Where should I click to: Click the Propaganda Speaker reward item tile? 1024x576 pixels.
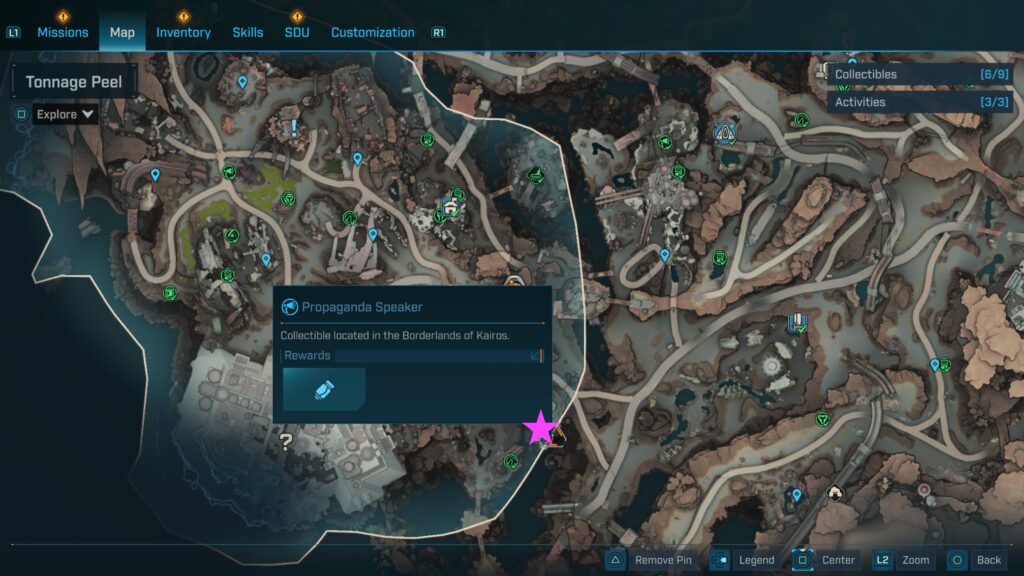pyautogui.click(x=324, y=389)
